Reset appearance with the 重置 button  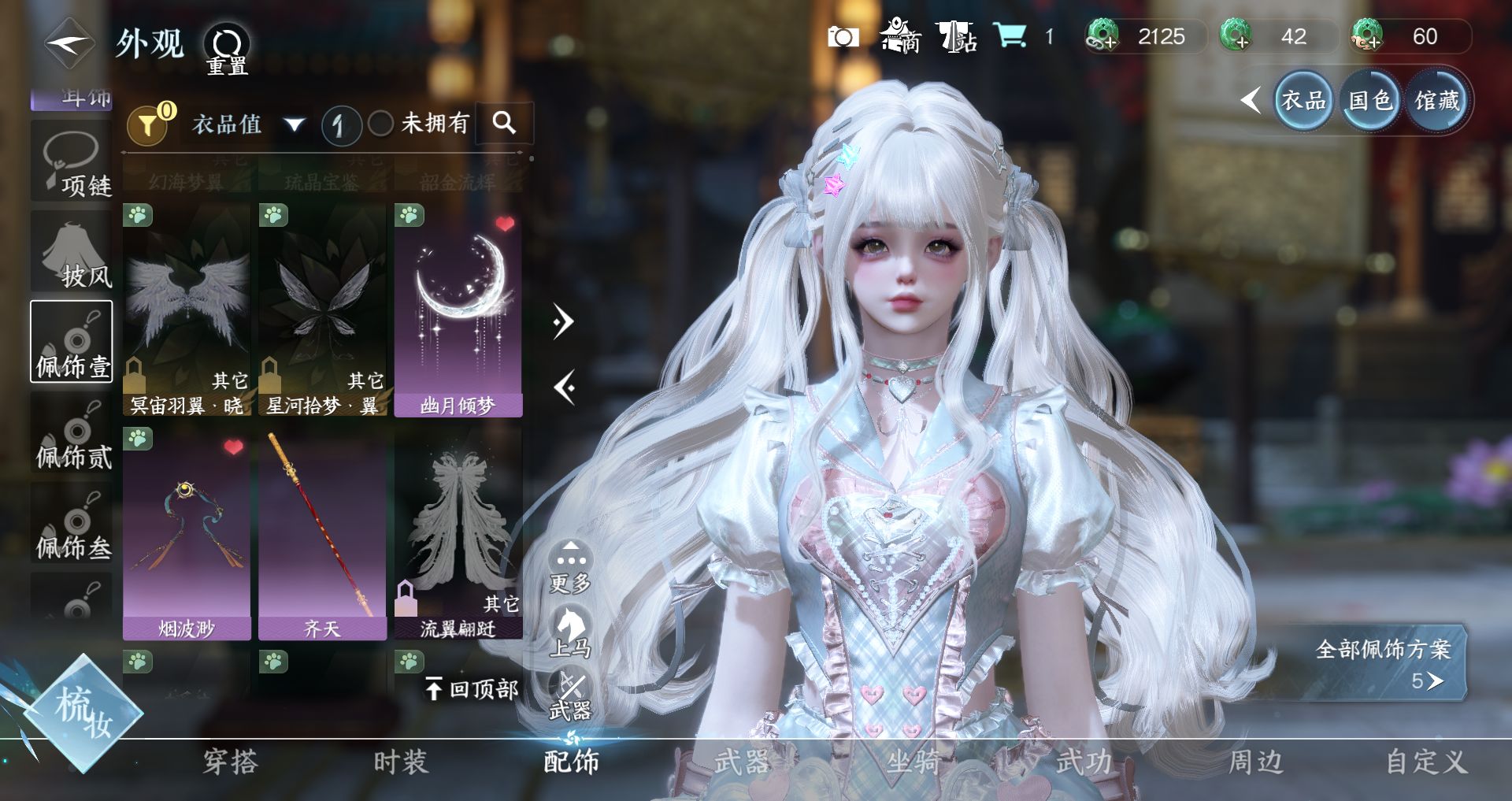coord(227,49)
